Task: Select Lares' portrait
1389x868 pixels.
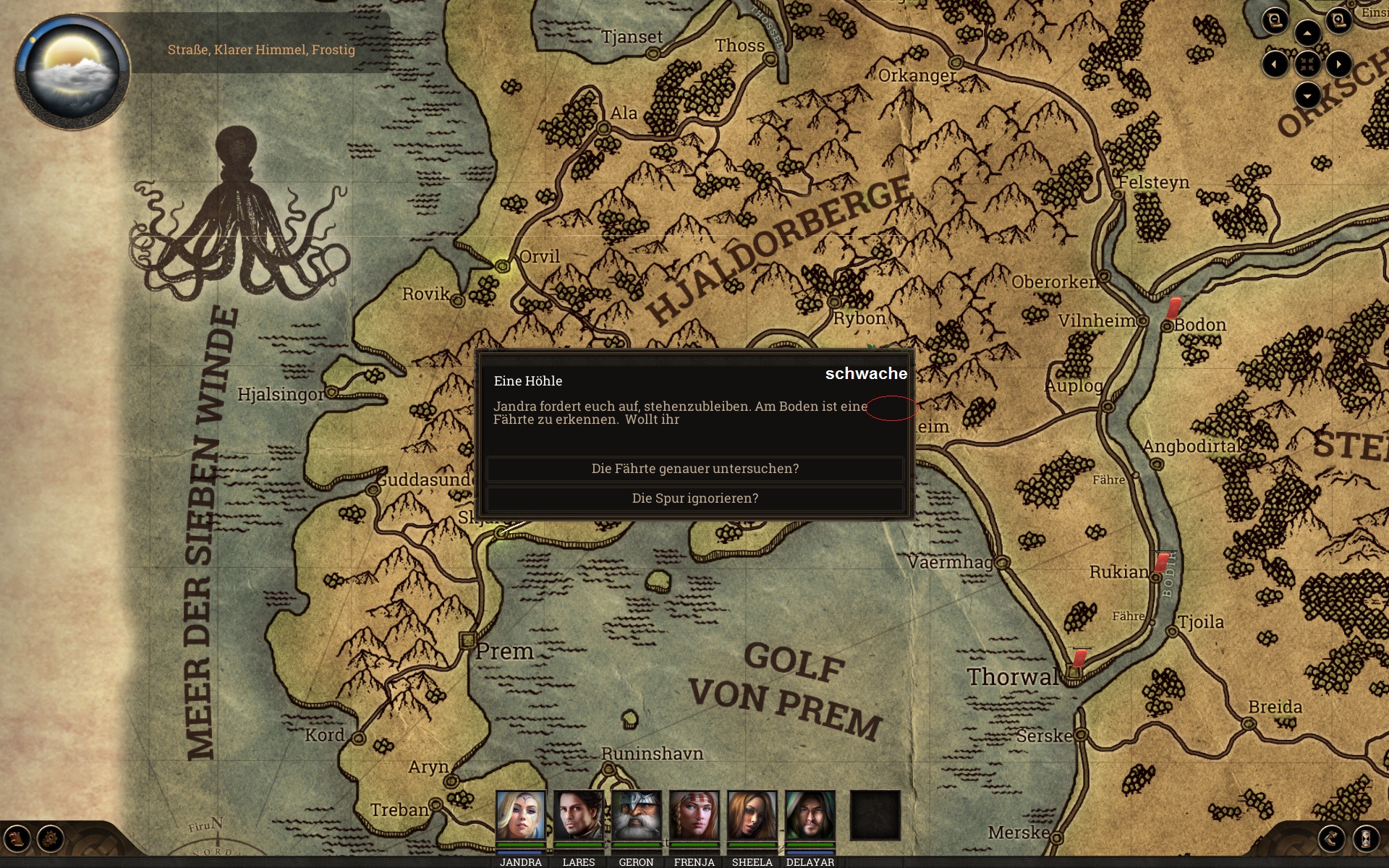Action: [x=578, y=815]
